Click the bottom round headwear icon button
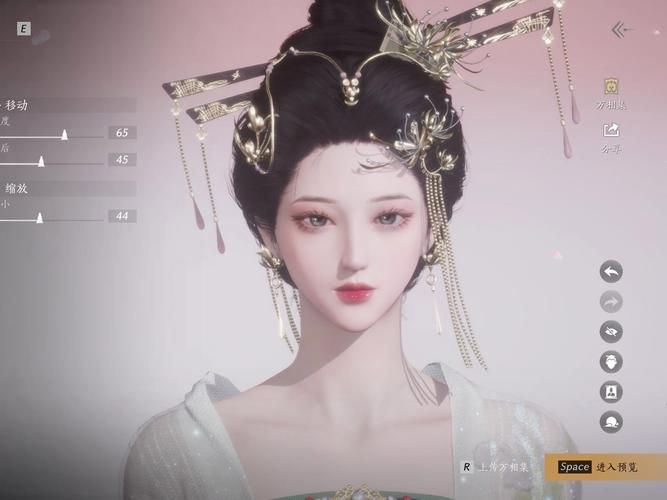Viewport: 667px width, 500px height. [611, 421]
